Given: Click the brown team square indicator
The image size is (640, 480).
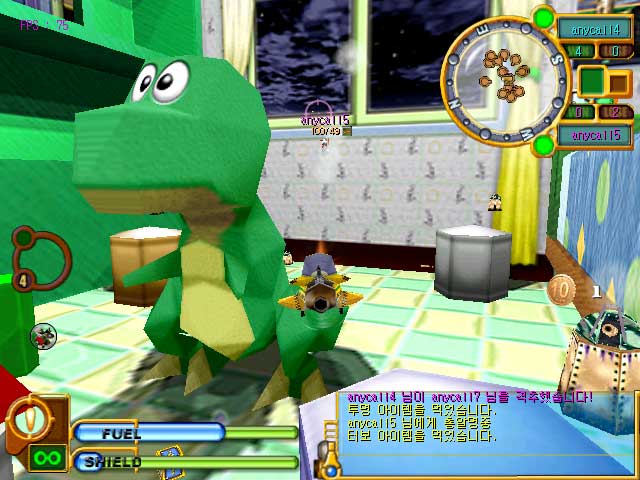Looking at the screenshot, I should [x=619, y=84].
